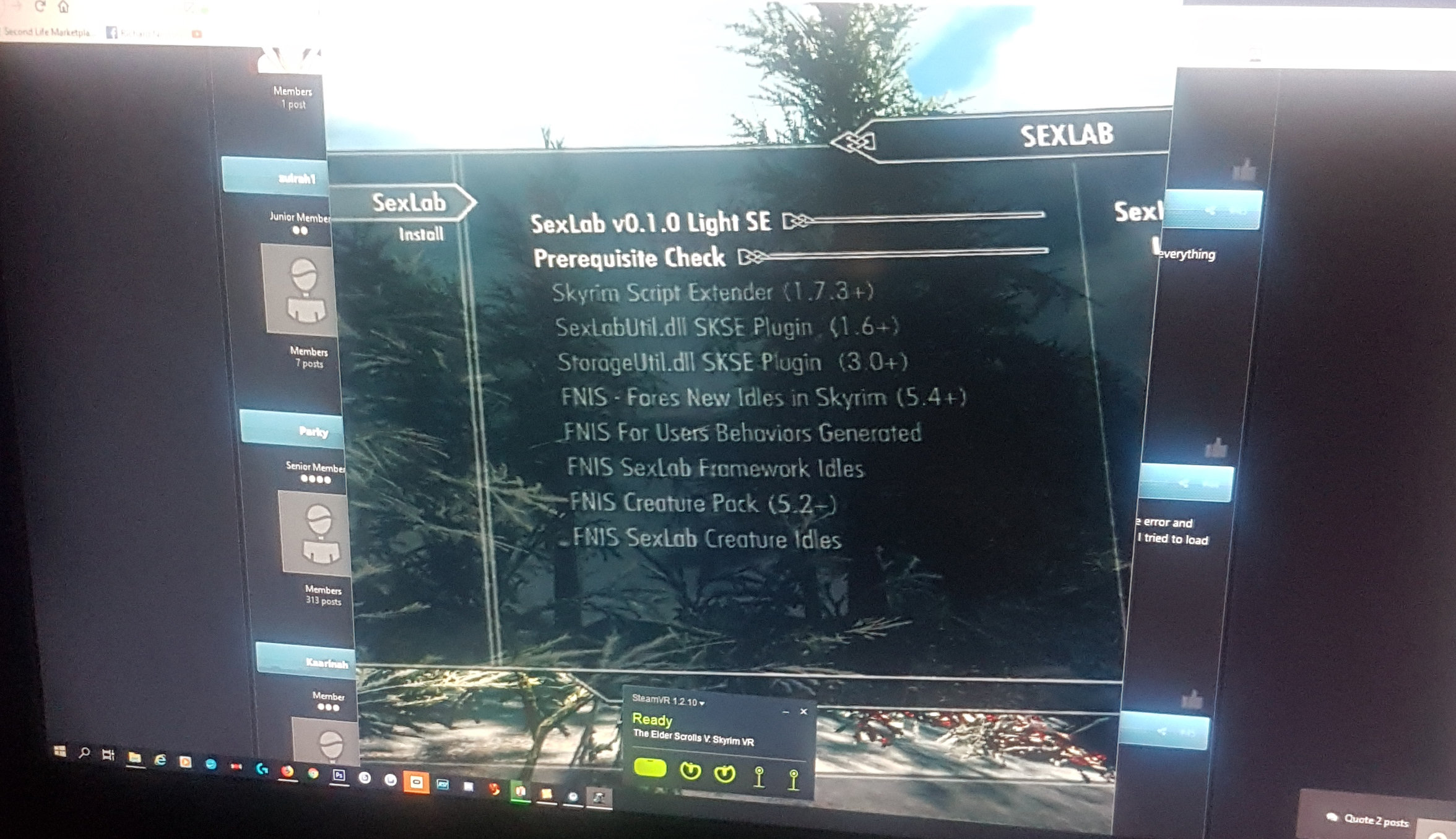The image size is (1456, 839).
Task: Choose FNIS Creature Pack row
Action: (x=702, y=504)
